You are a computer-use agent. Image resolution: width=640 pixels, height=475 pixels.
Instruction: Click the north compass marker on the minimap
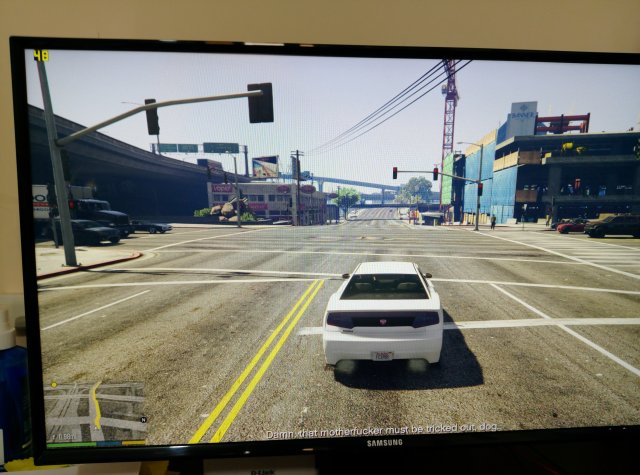coord(143,419)
